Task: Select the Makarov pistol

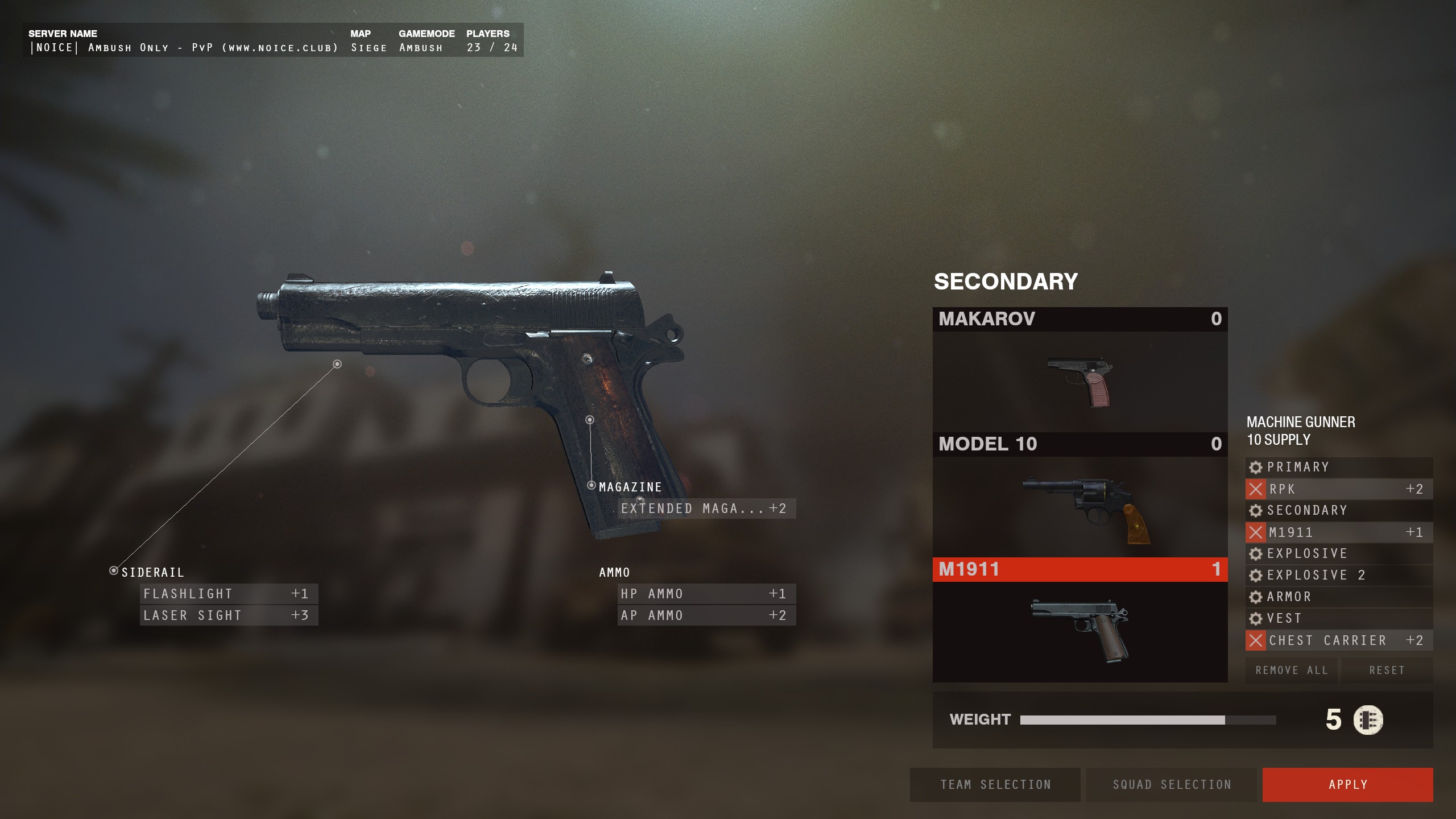Action: click(1079, 370)
